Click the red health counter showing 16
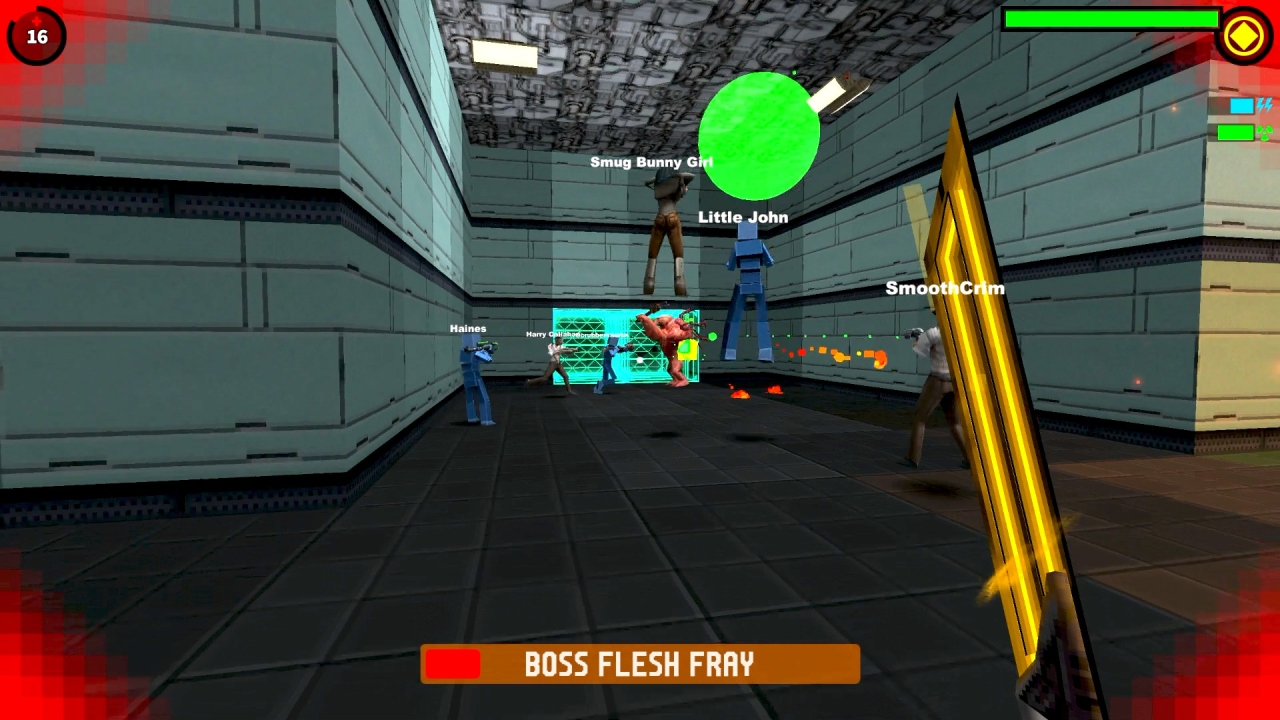1280x720 pixels. point(36,36)
